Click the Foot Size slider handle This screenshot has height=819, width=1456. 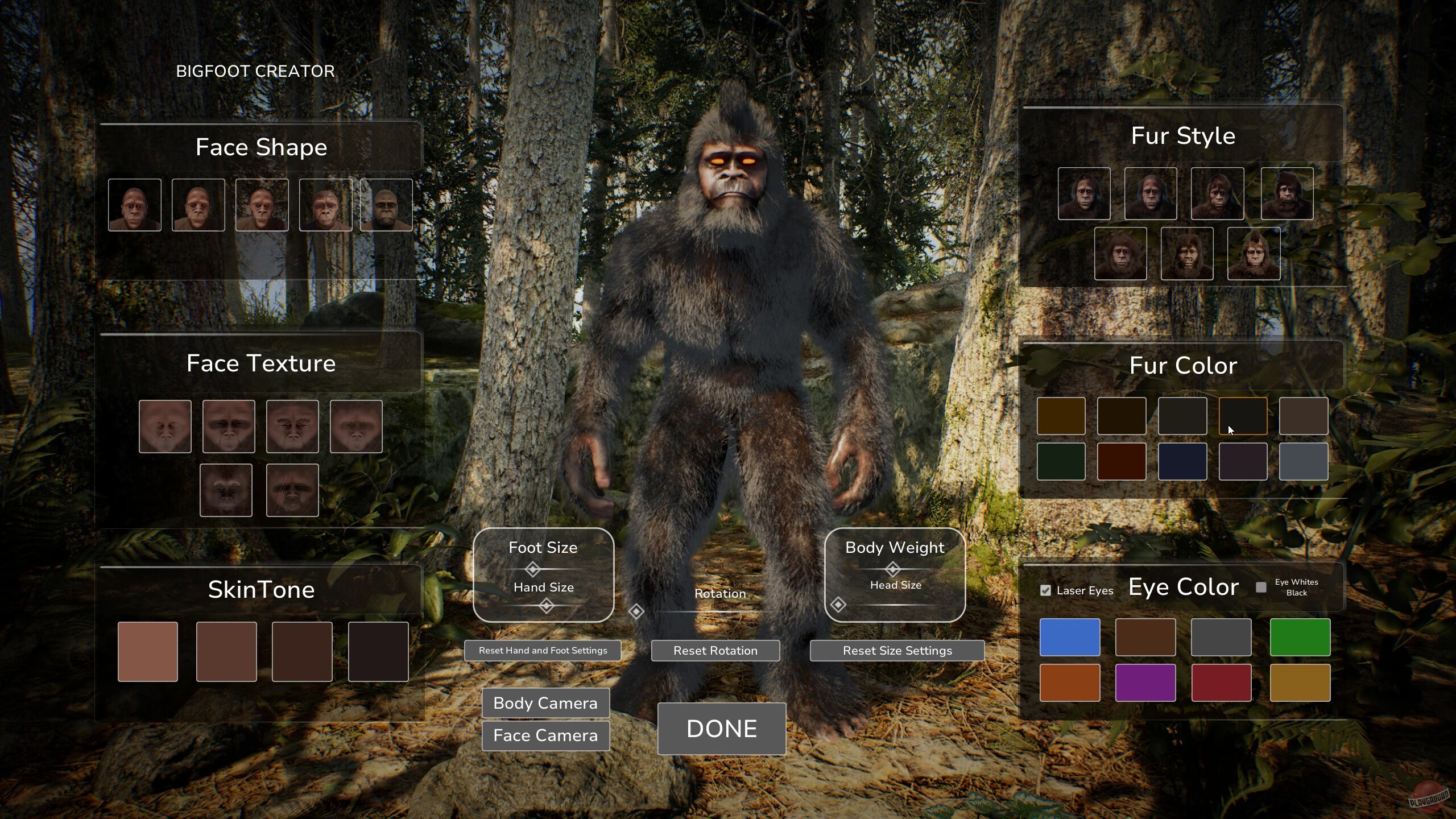(533, 568)
